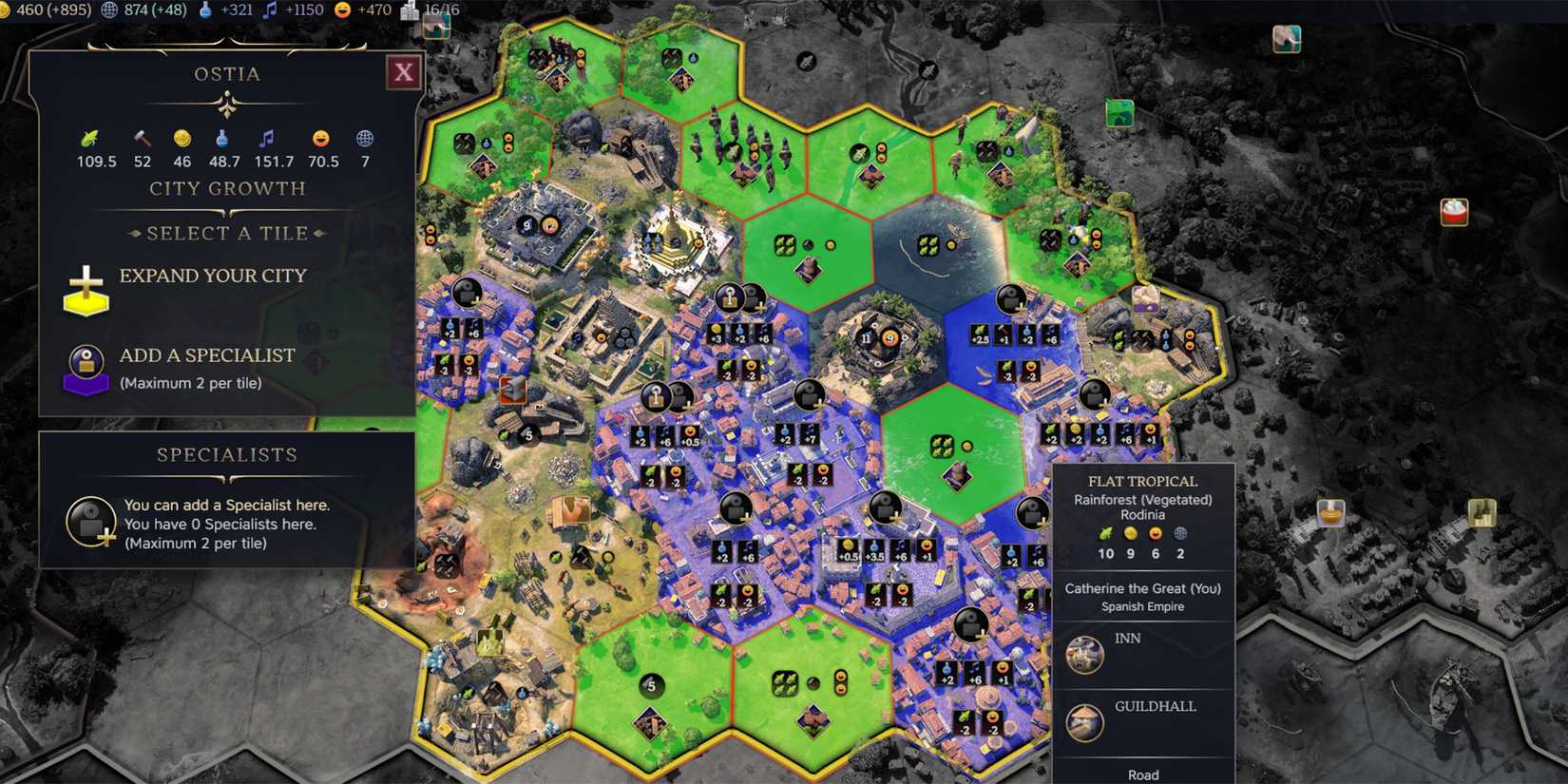Select the Expand Your City option
The width and height of the screenshot is (1568, 784).
coord(213,276)
